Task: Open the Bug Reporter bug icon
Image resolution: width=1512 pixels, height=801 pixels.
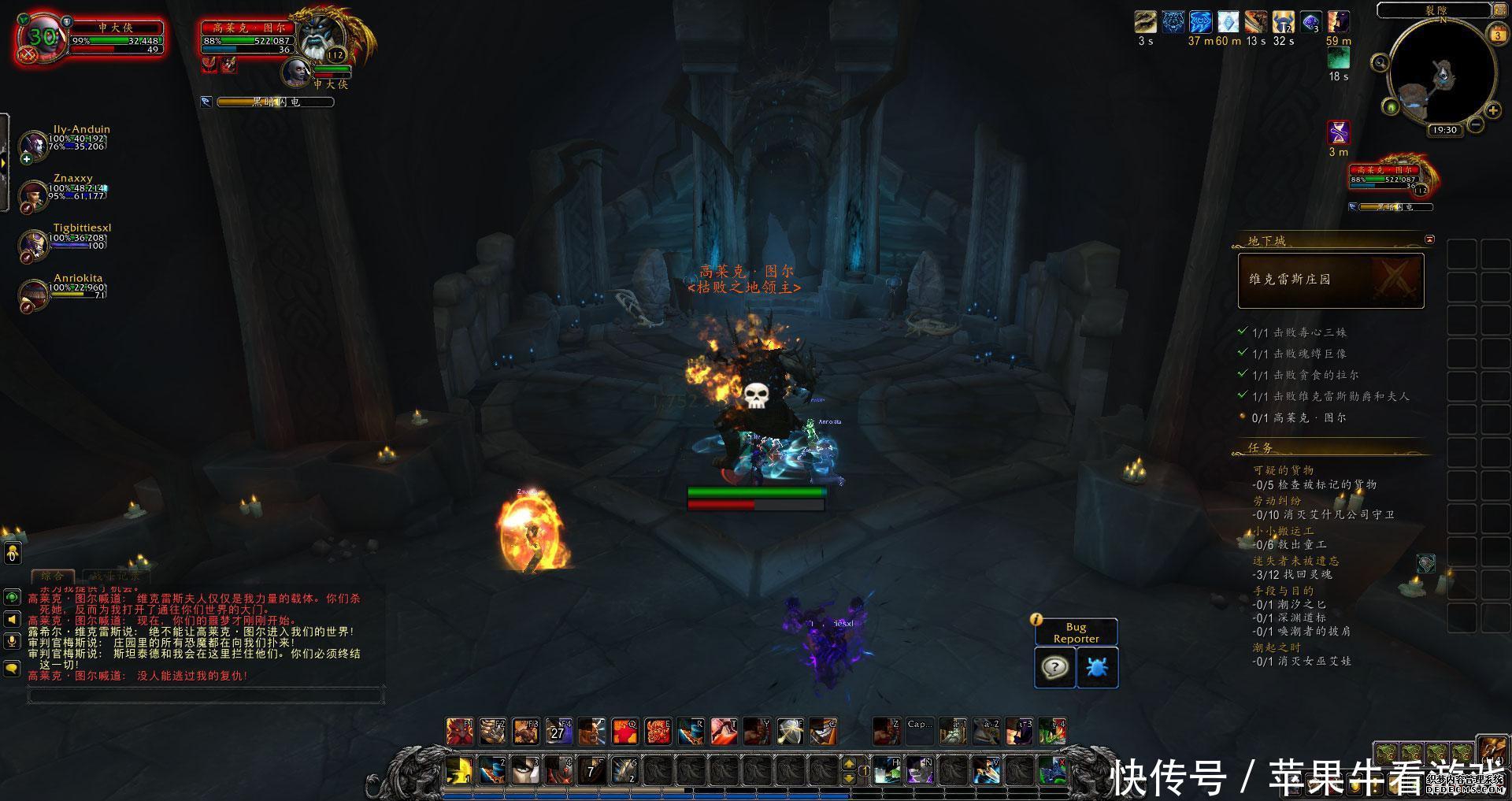Action: (1097, 668)
